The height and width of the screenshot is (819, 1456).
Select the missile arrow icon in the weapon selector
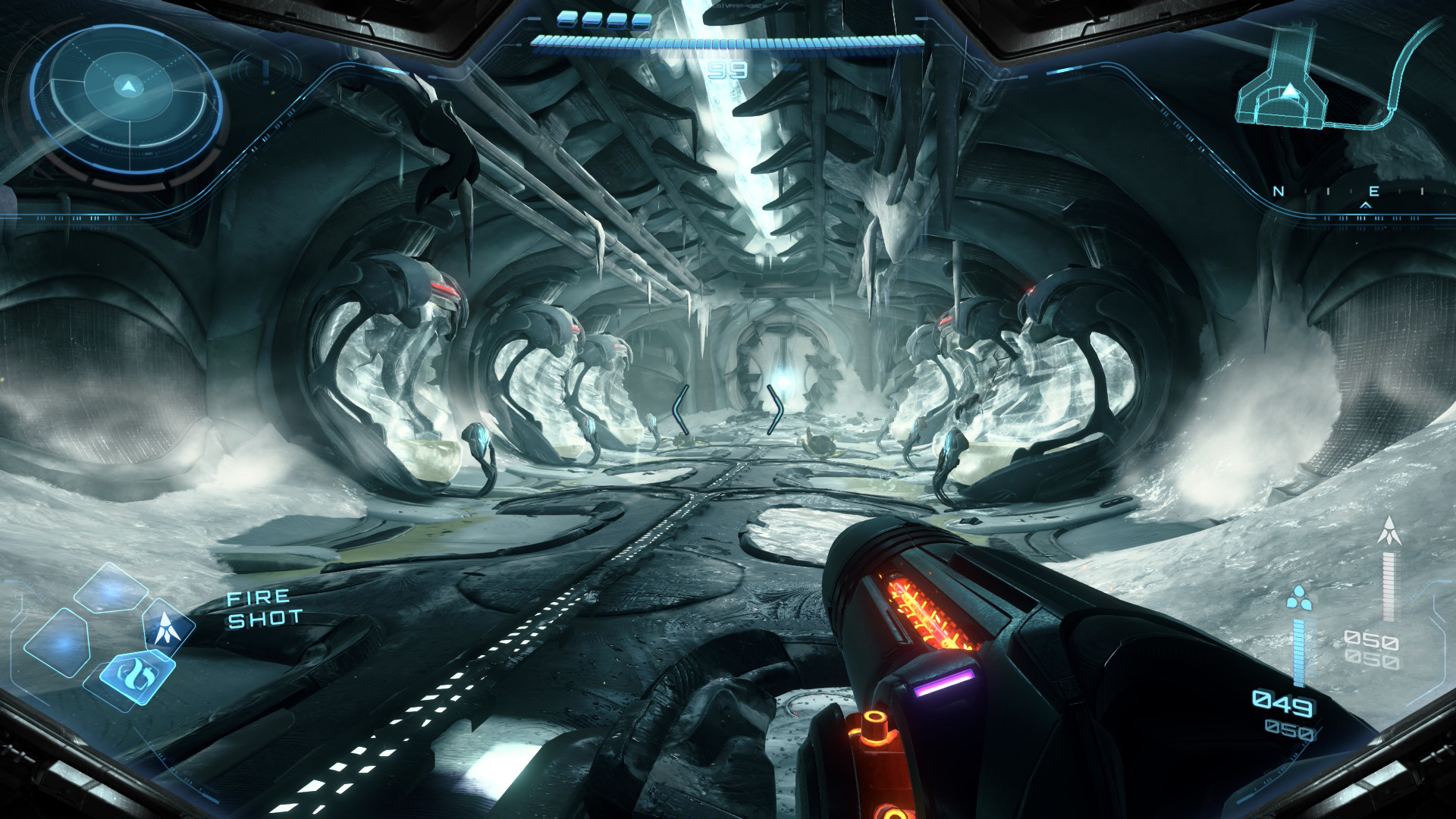tap(165, 627)
